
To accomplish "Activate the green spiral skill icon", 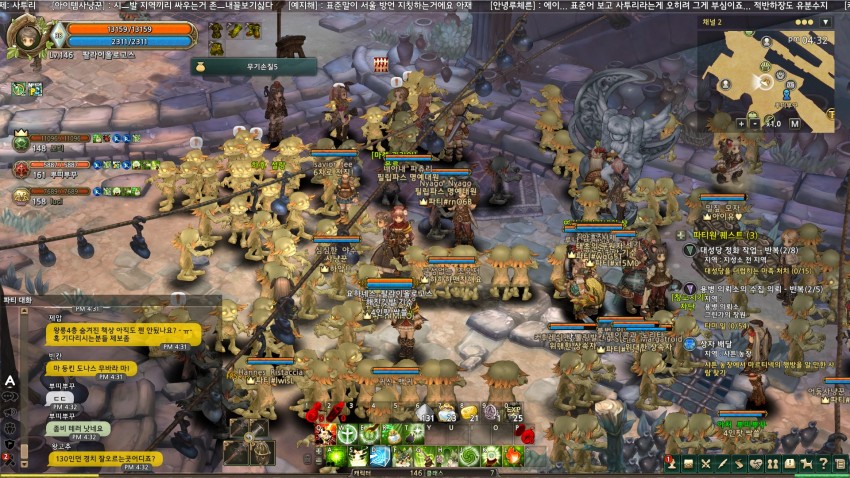I will [469, 456].
